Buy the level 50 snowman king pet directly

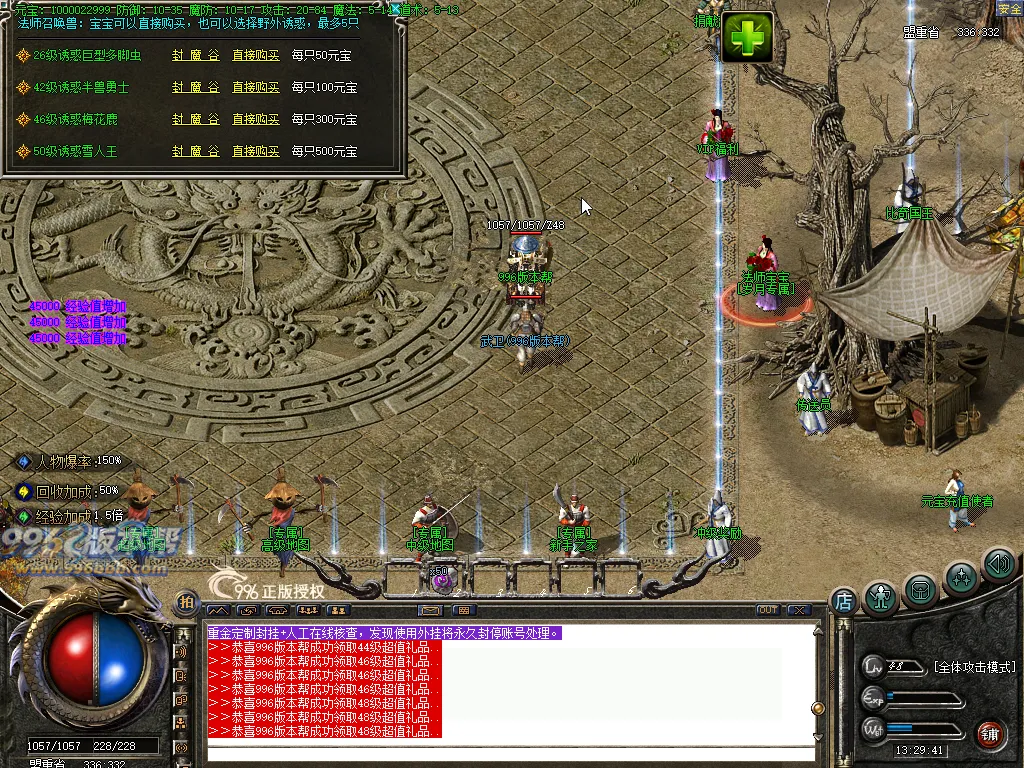pos(255,151)
